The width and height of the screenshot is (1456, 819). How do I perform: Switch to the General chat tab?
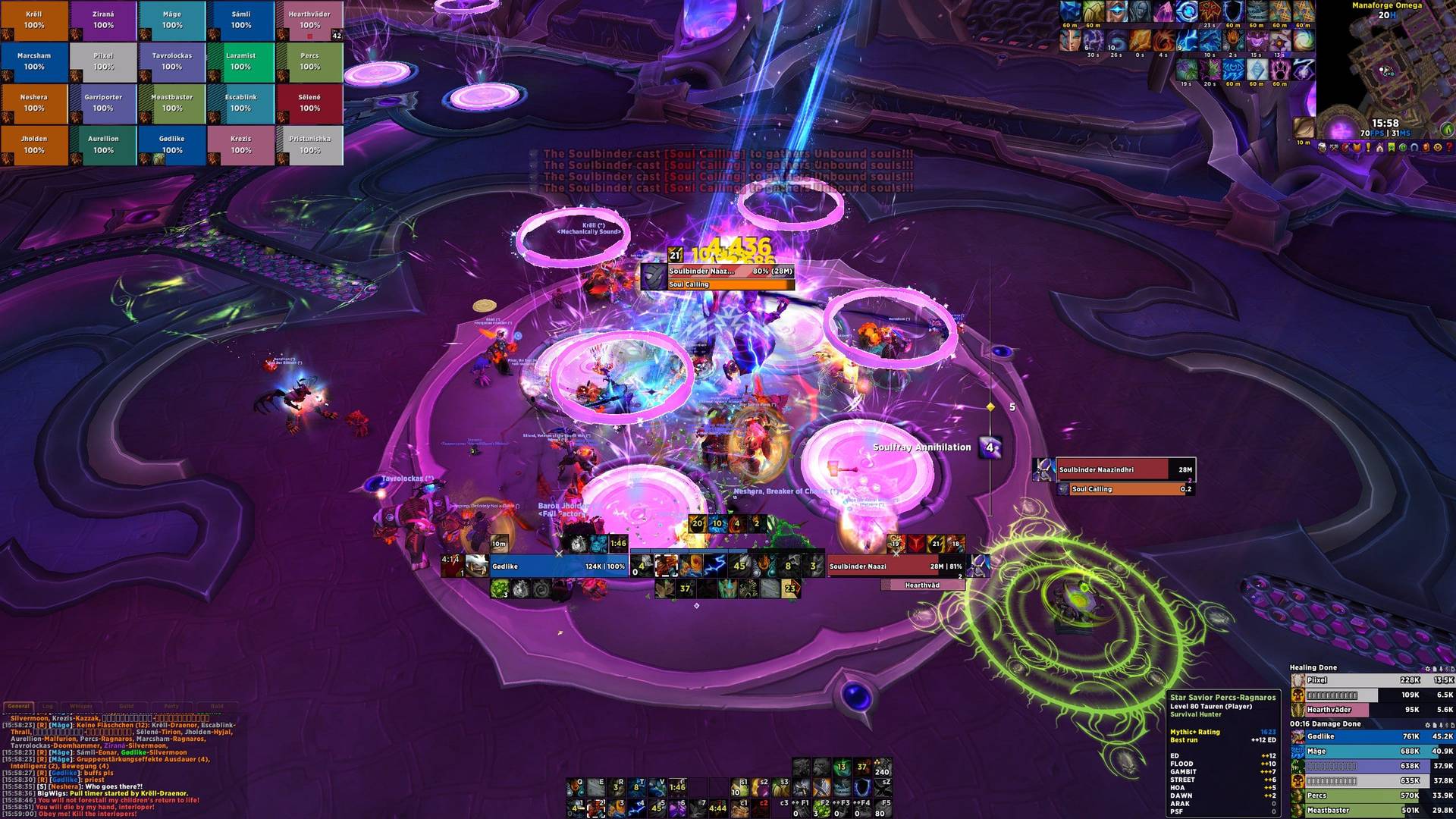point(18,706)
